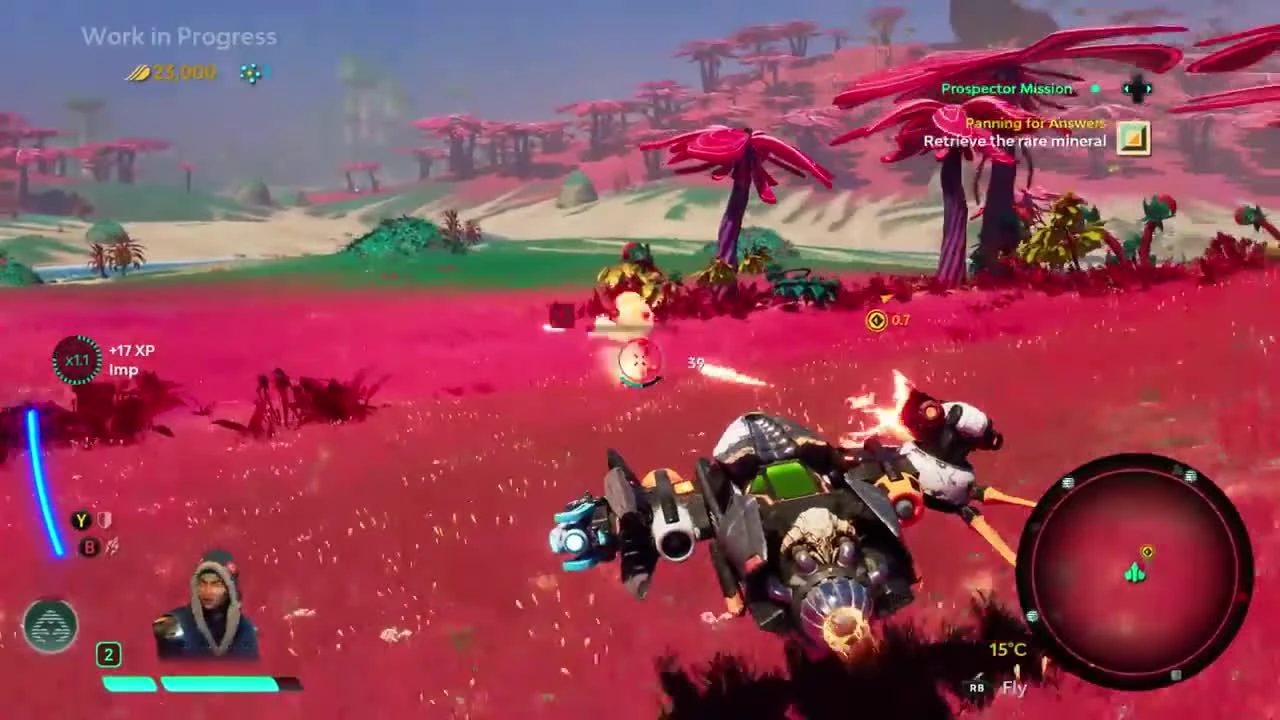Click the level 2 badge beside the pilot
The width and height of the screenshot is (1280, 720).
coord(108,655)
